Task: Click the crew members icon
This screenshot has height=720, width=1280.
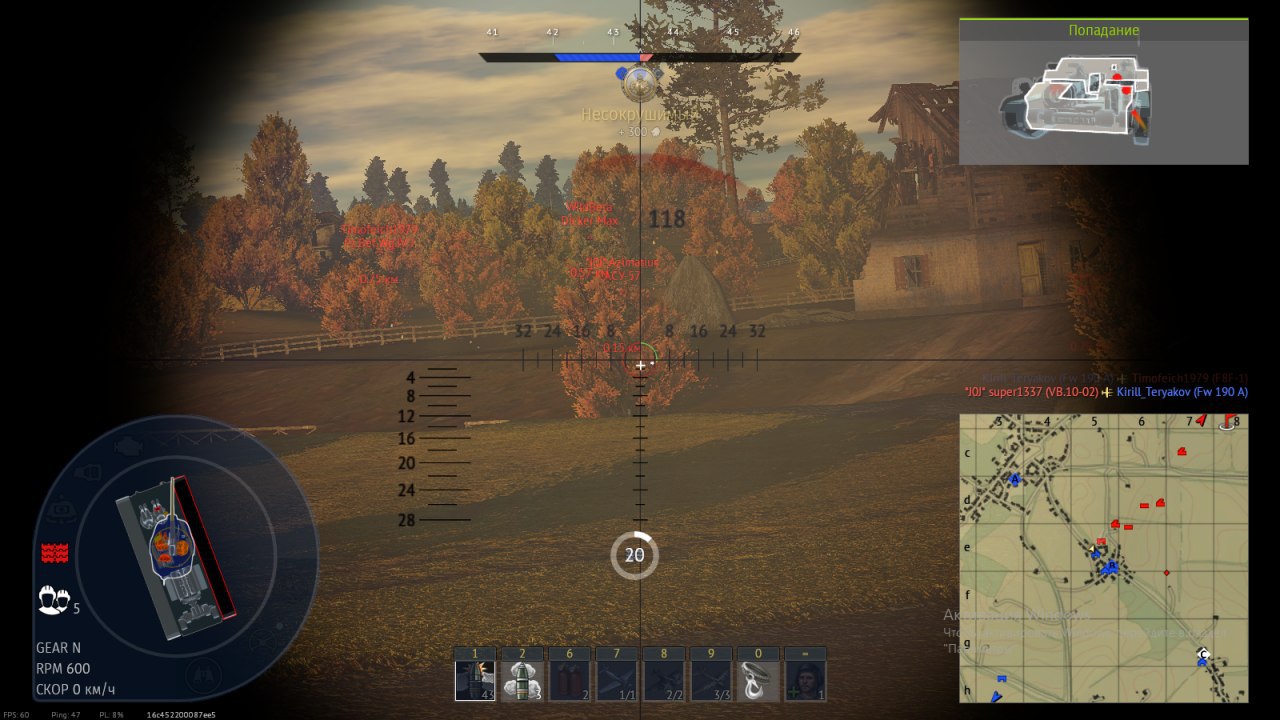Action: (54, 600)
